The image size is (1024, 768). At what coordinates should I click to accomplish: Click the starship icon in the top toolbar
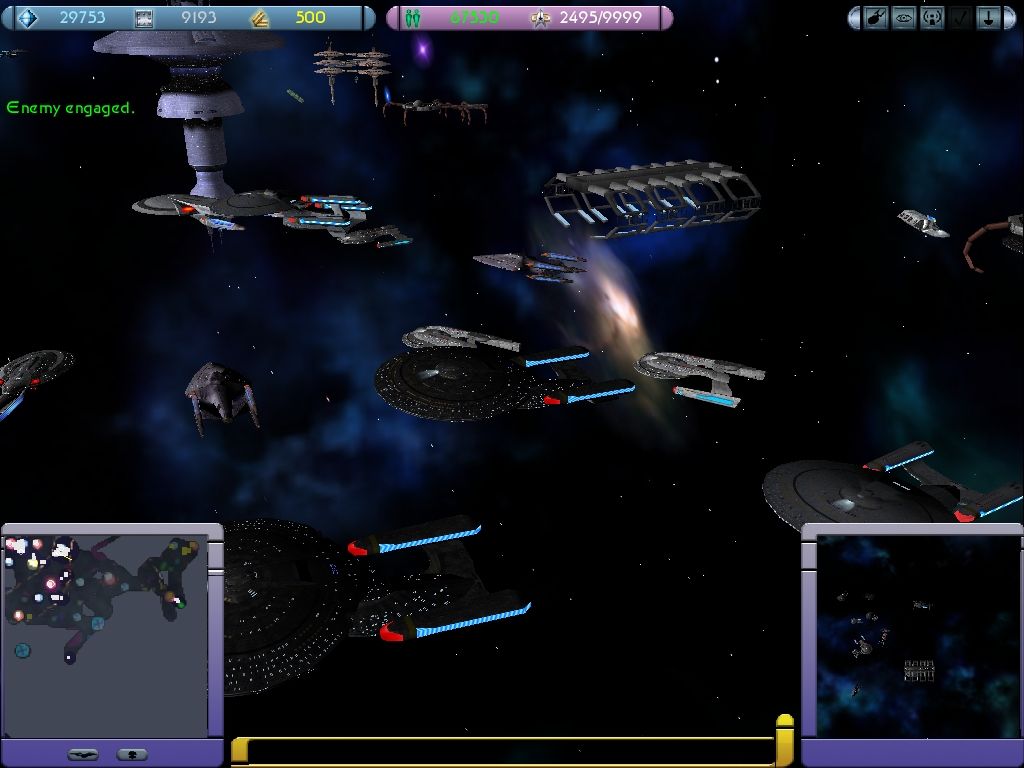point(877,18)
